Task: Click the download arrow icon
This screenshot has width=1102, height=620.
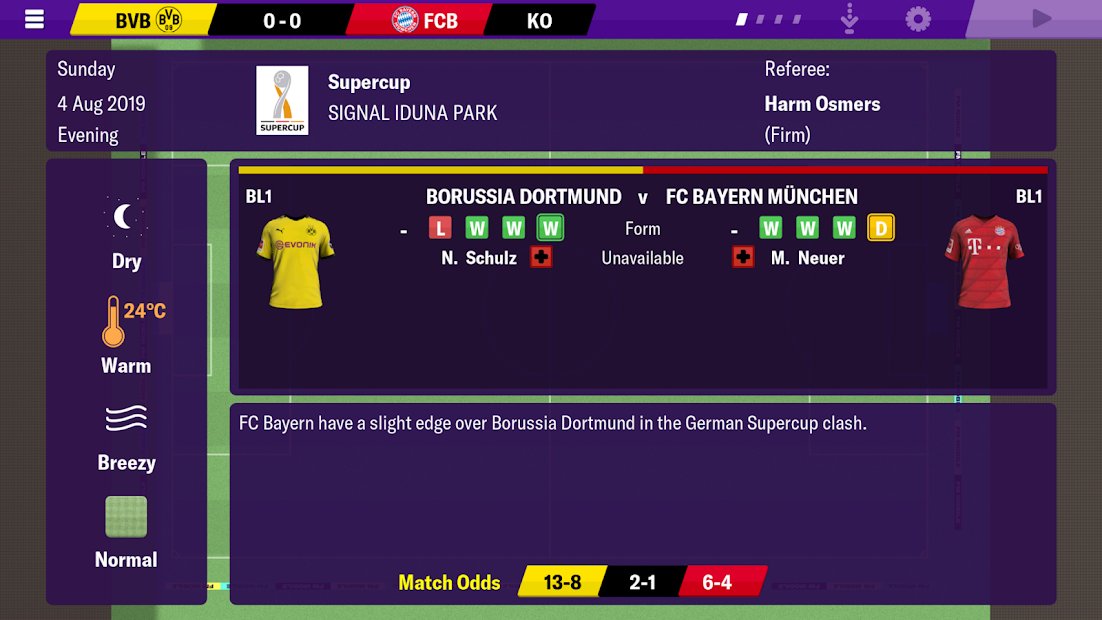Action: [x=849, y=19]
